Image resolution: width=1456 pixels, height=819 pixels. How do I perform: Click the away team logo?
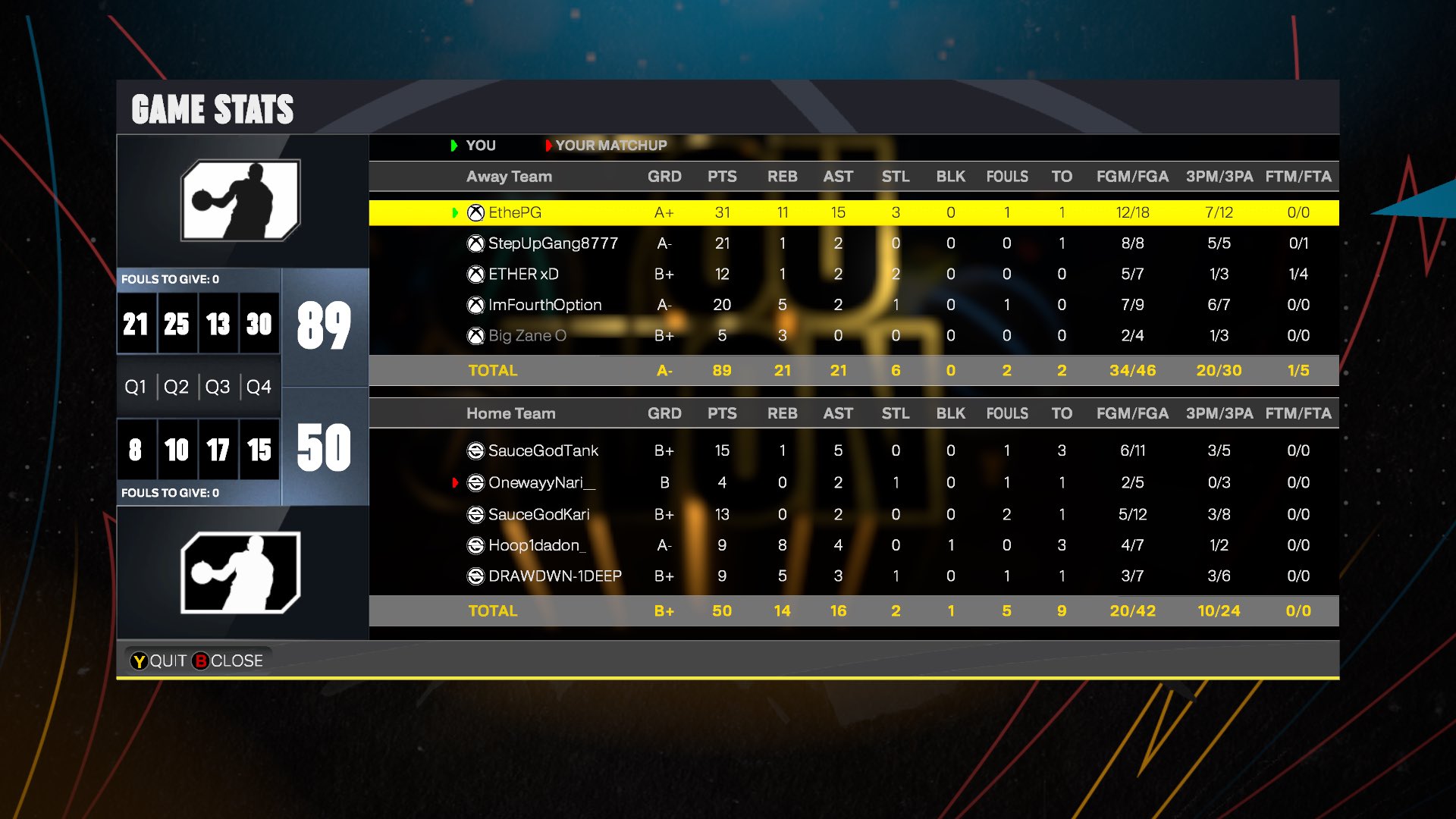coord(240,201)
